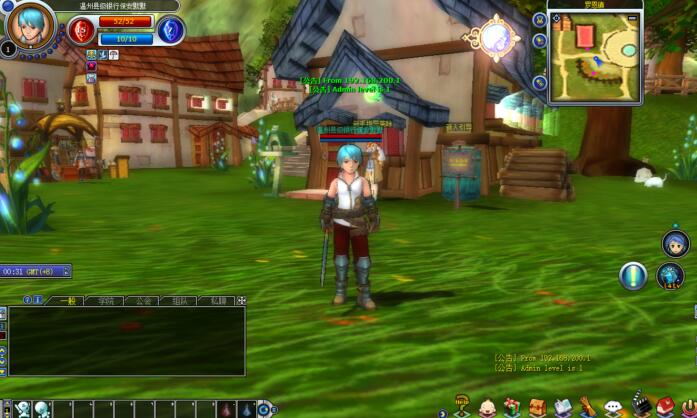697x418 pixels.
Task: Minimize the minimap with its top-right button
Action: click(x=632, y=17)
